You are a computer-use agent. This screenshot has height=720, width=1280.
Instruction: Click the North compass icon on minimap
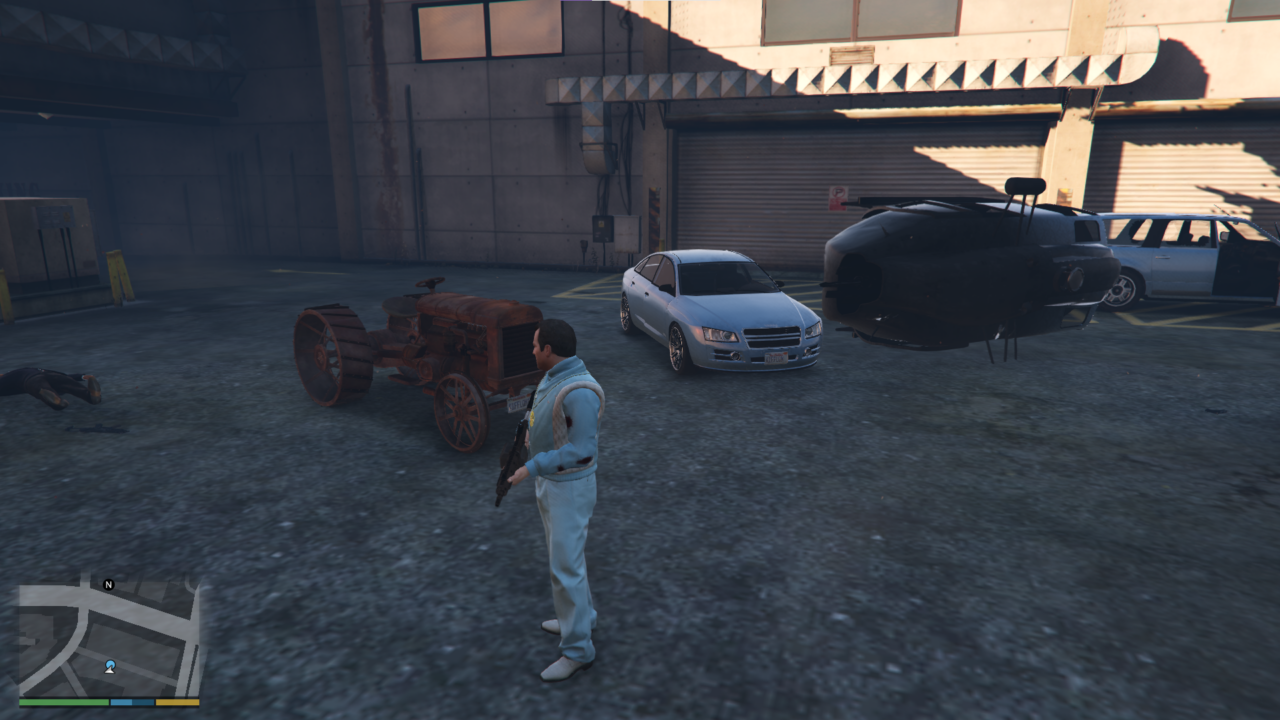click(x=109, y=585)
